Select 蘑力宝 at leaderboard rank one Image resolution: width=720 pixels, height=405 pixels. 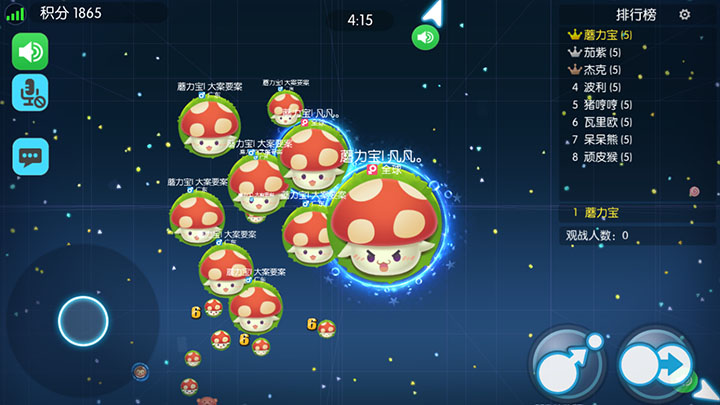click(607, 35)
